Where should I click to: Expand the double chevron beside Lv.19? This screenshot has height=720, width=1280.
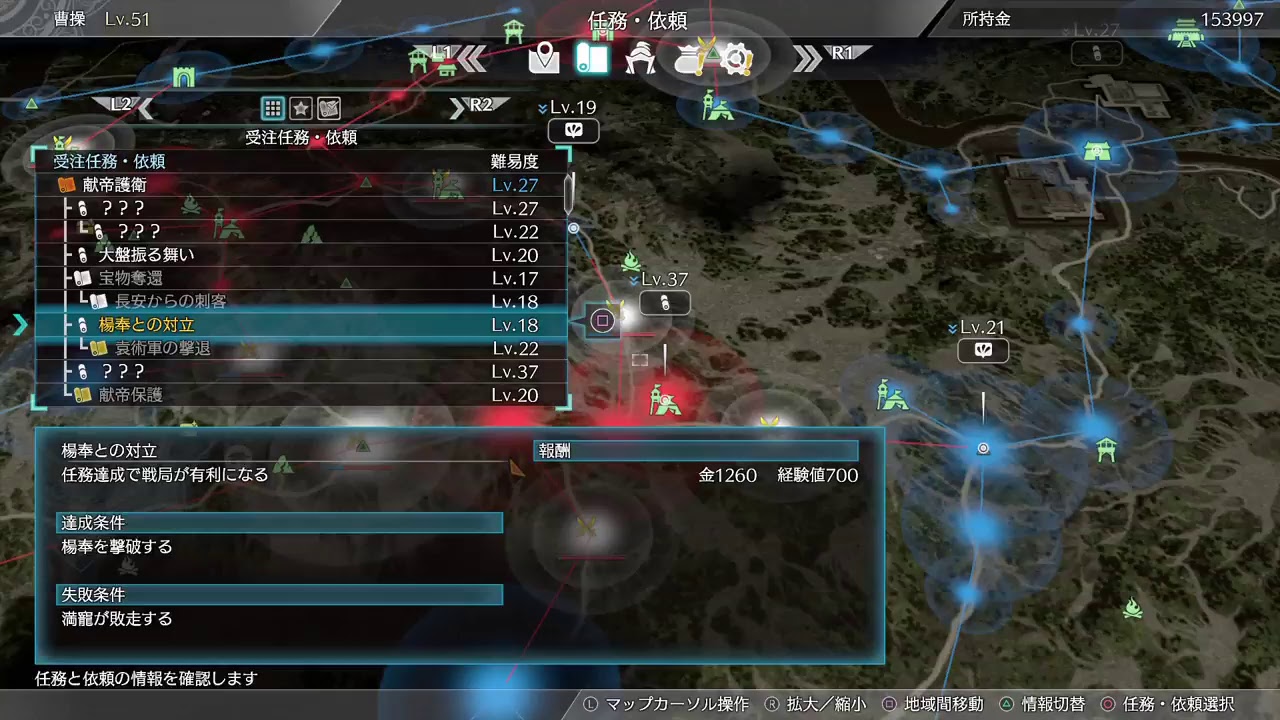pyautogui.click(x=543, y=107)
